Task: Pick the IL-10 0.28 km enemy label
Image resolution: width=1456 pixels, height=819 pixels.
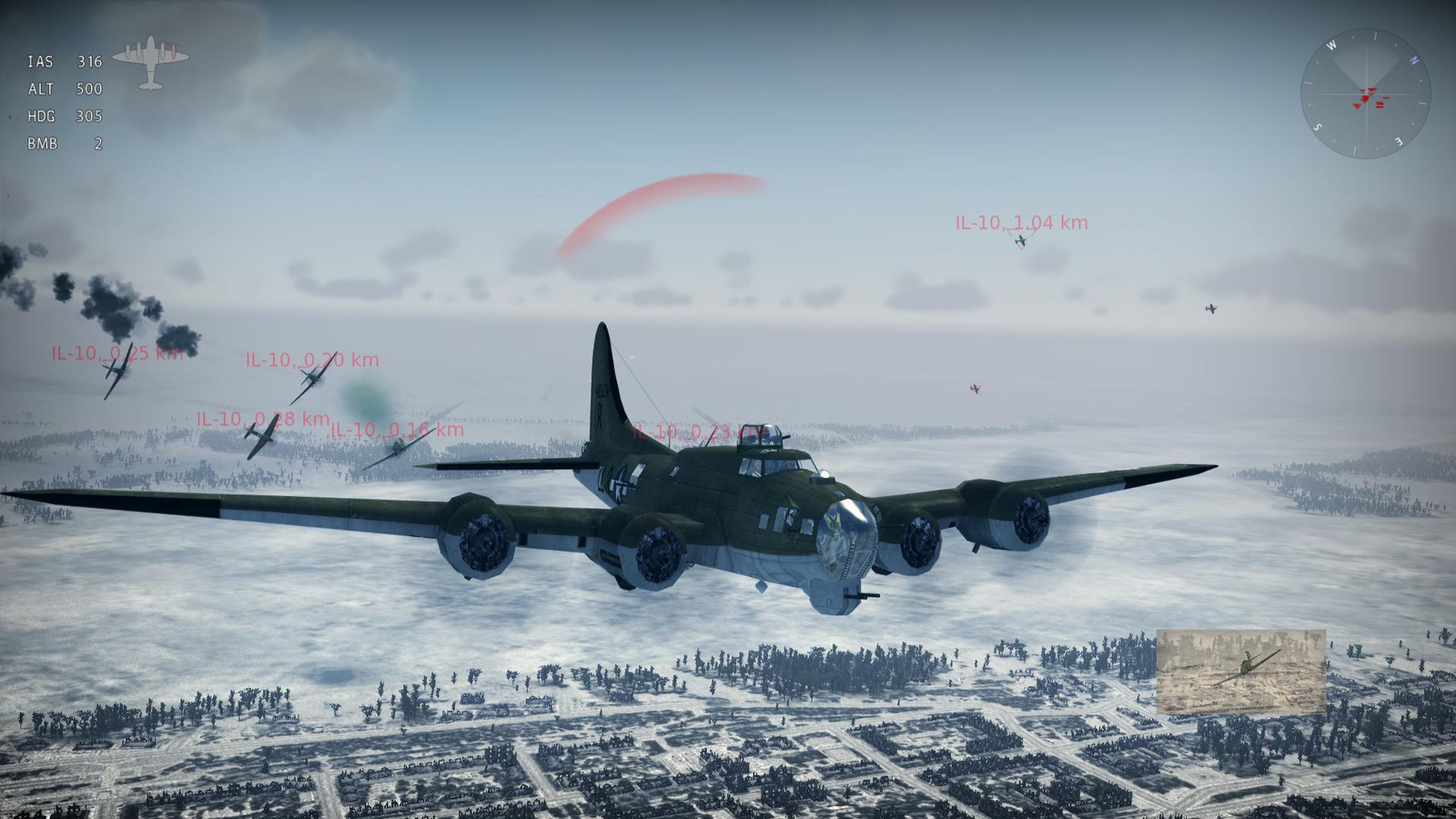Action: [x=262, y=420]
